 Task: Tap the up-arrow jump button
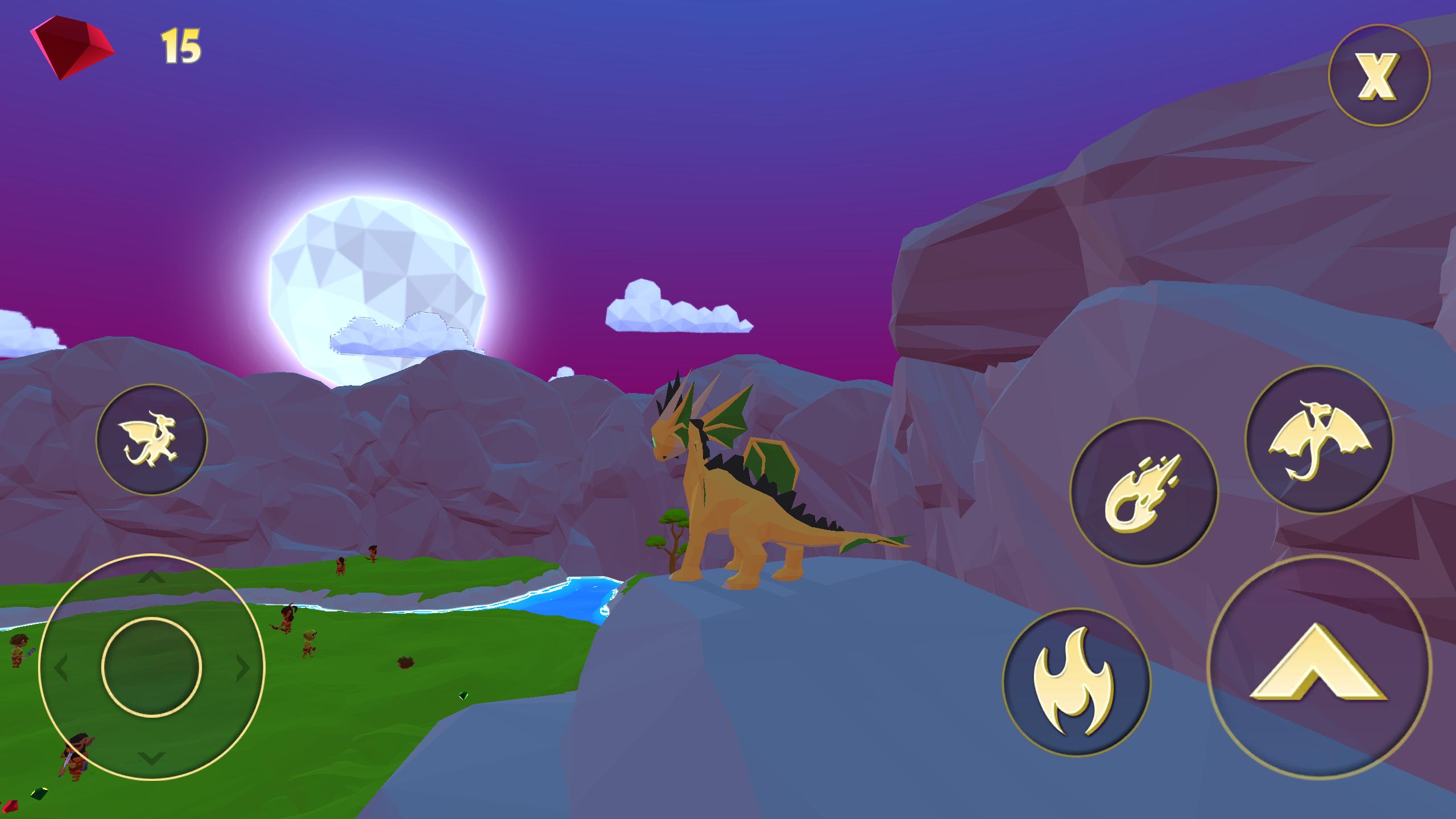(x=1319, y=667)
